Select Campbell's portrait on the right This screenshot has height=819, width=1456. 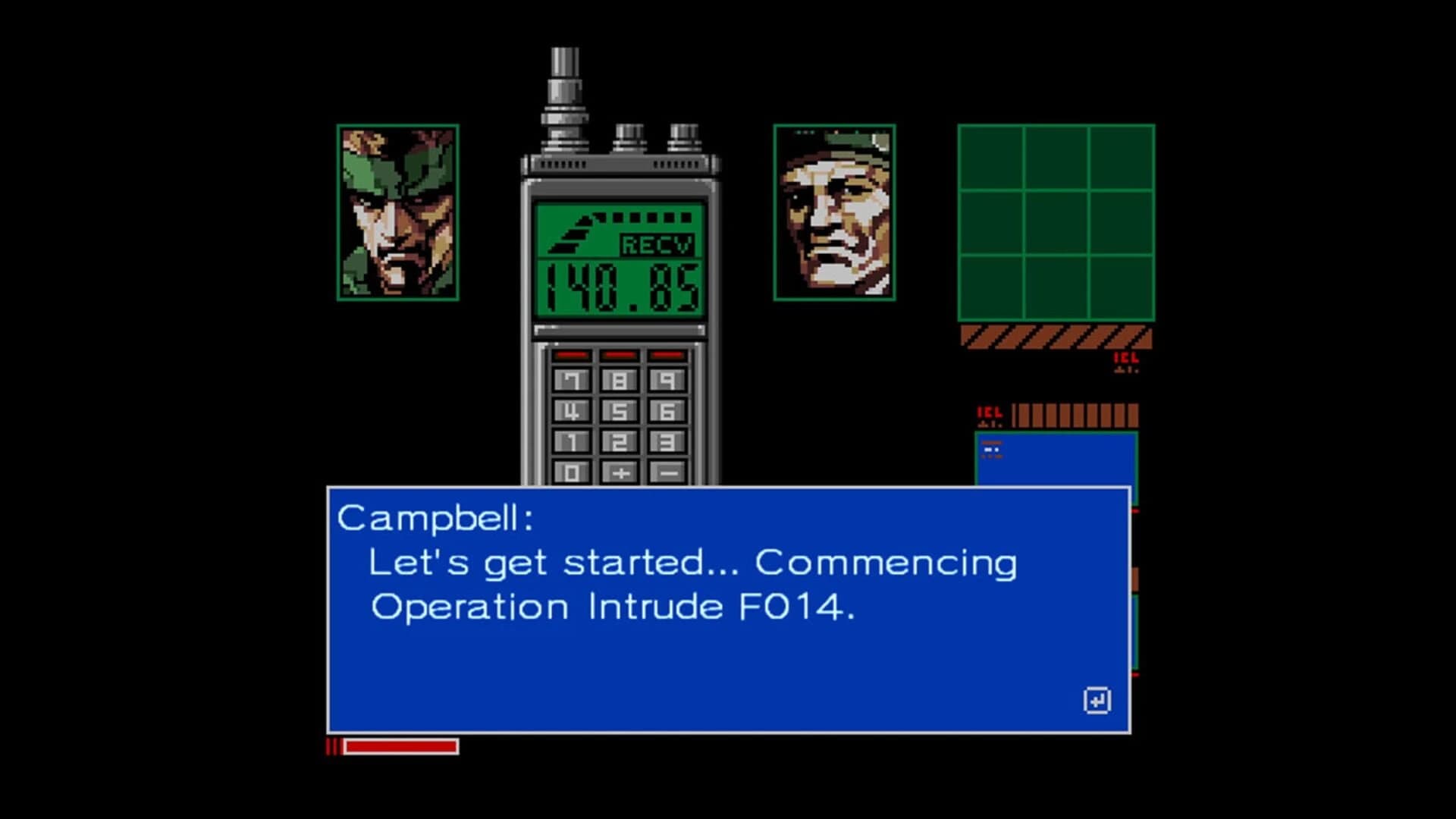835,214
